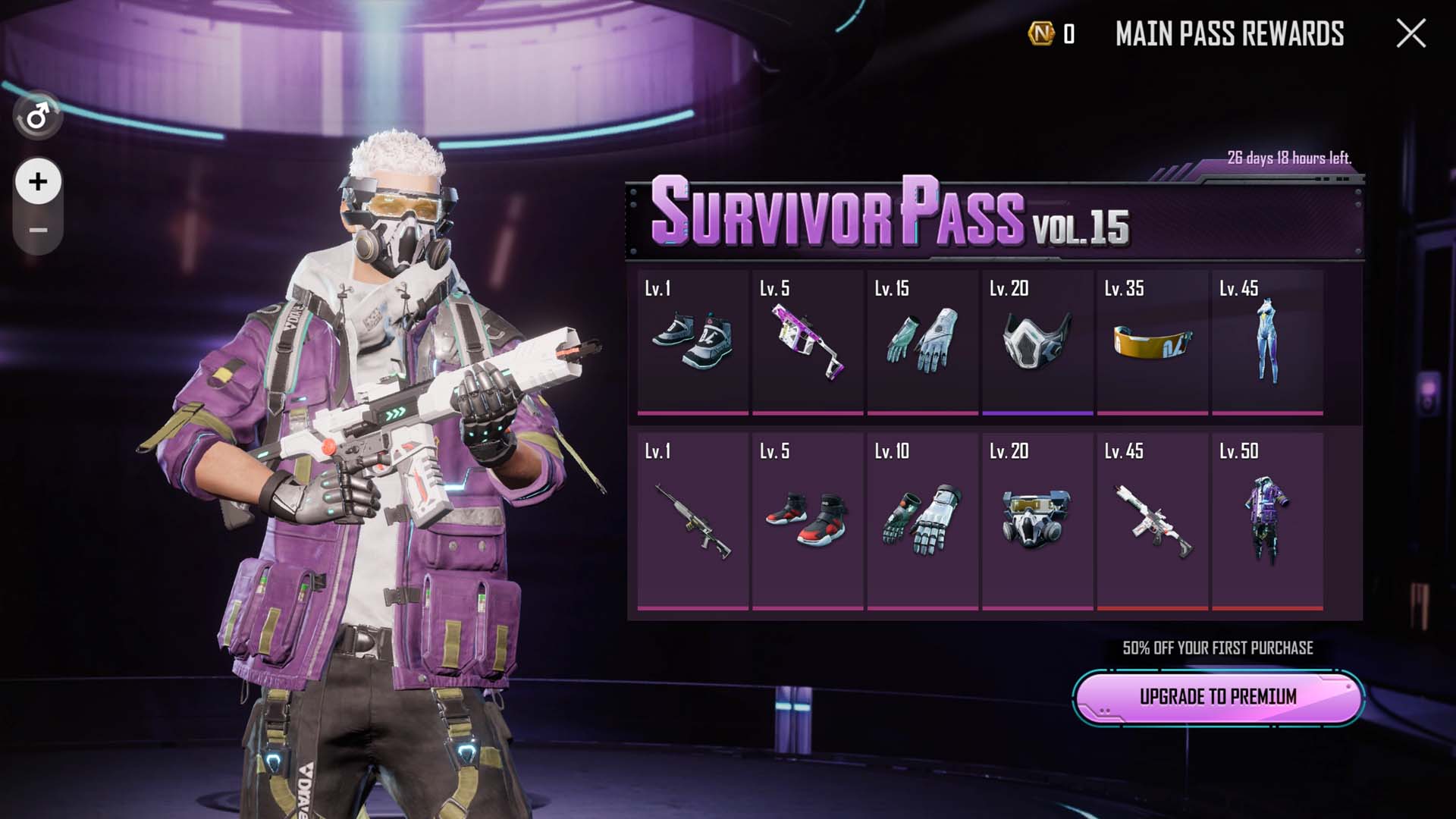The image size is (1456, 819).
Task: Select the Lv. 5 red-black shoes
Action: pos(808,521)
